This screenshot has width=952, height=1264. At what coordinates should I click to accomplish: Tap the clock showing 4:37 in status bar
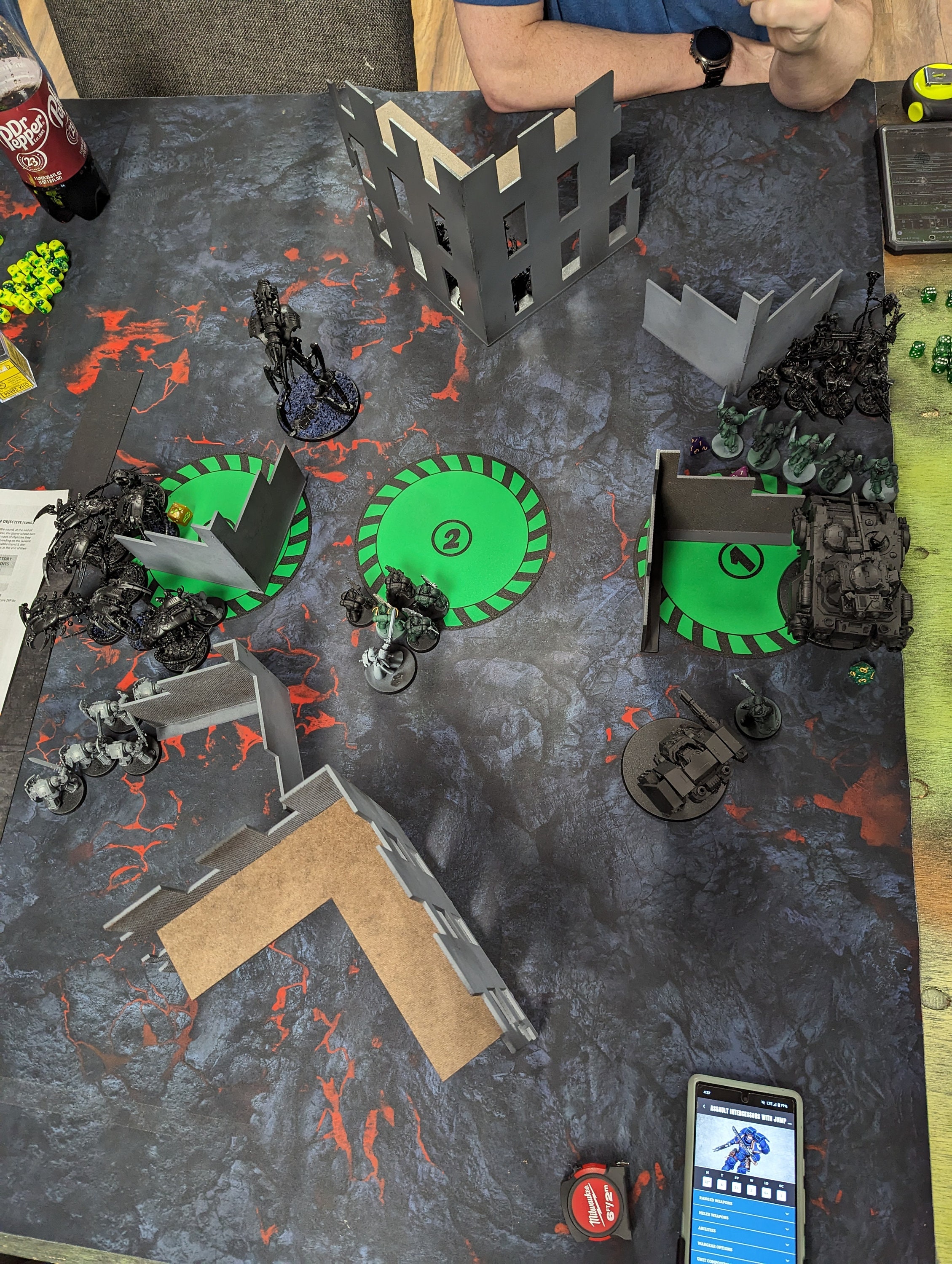708,1092
